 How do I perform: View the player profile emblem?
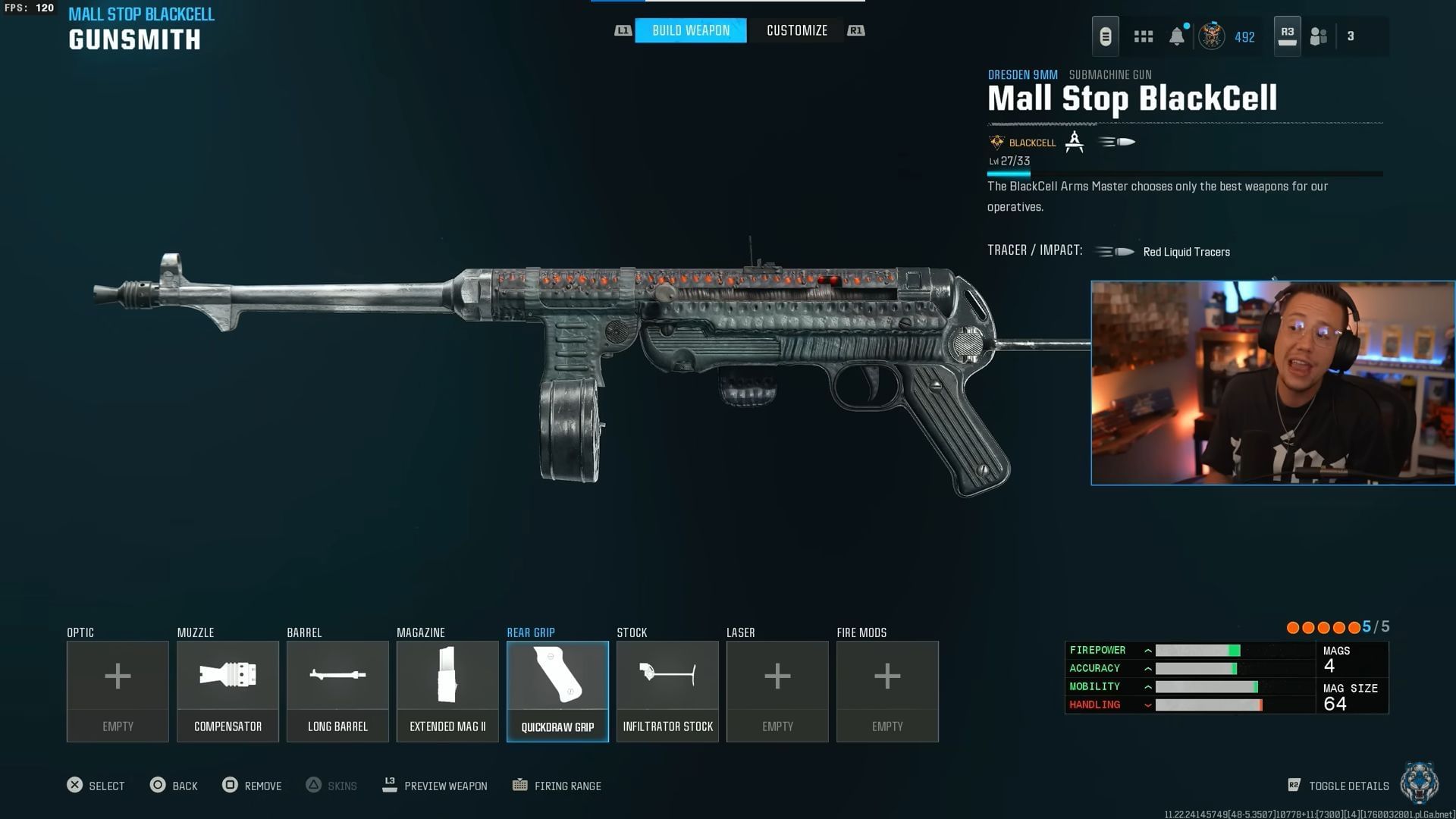point(1211,36)
